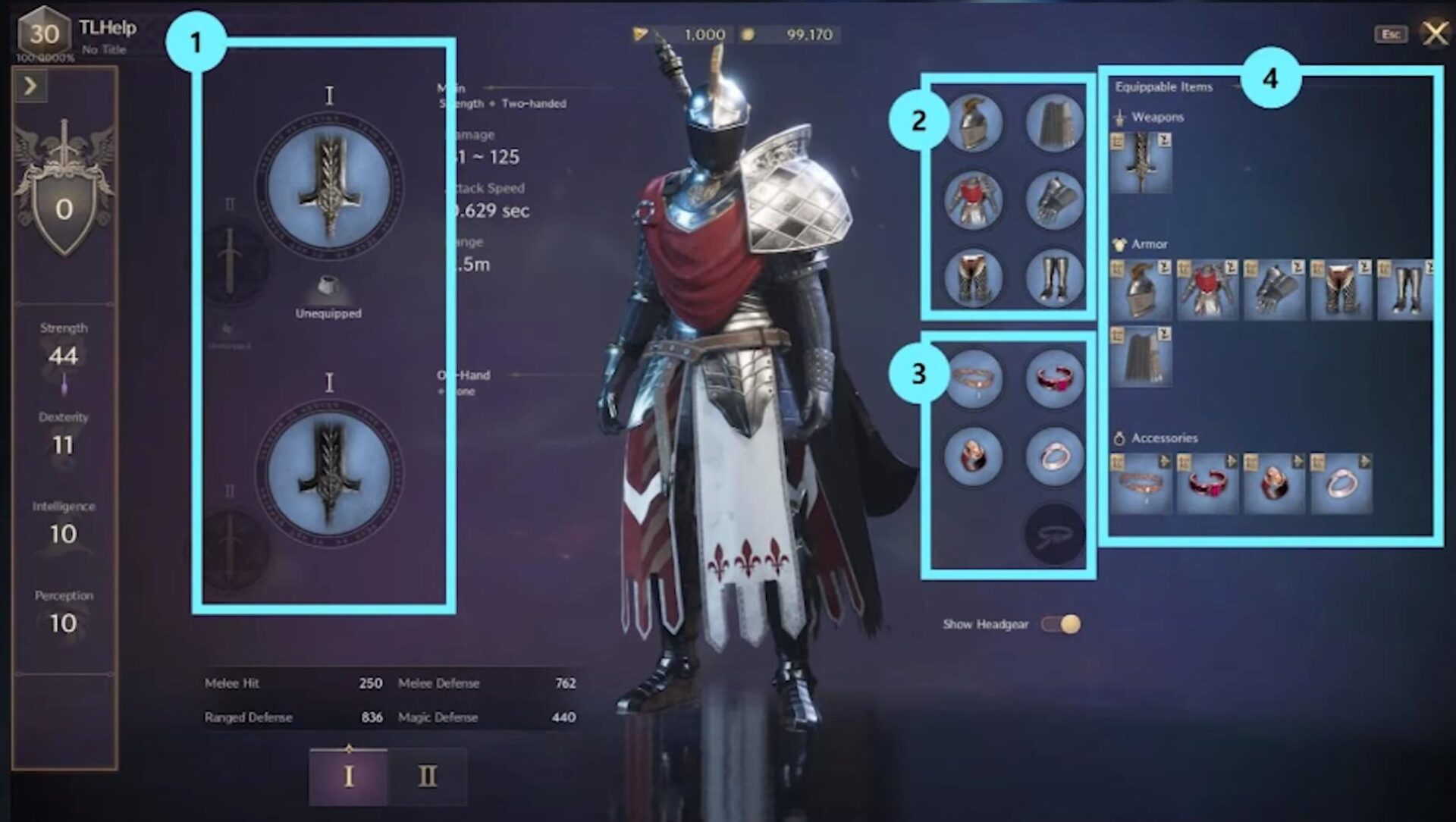Expand the stats panel arrow
This screenshot has height=822, width=1456.
[x=30, y=86]
